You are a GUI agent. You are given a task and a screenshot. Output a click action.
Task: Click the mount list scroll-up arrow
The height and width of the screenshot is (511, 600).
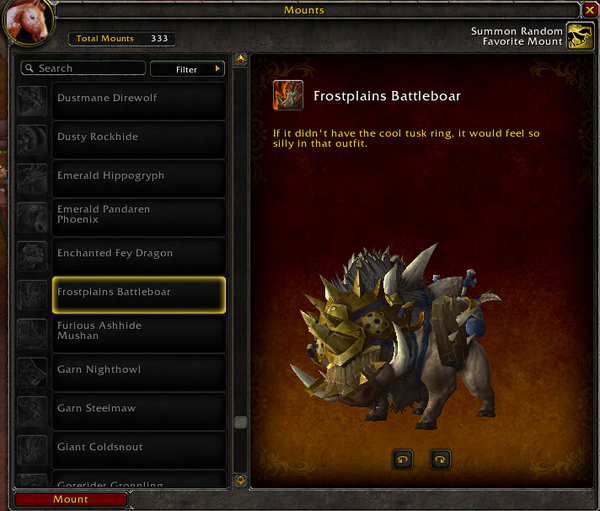(x=240, y=60)
